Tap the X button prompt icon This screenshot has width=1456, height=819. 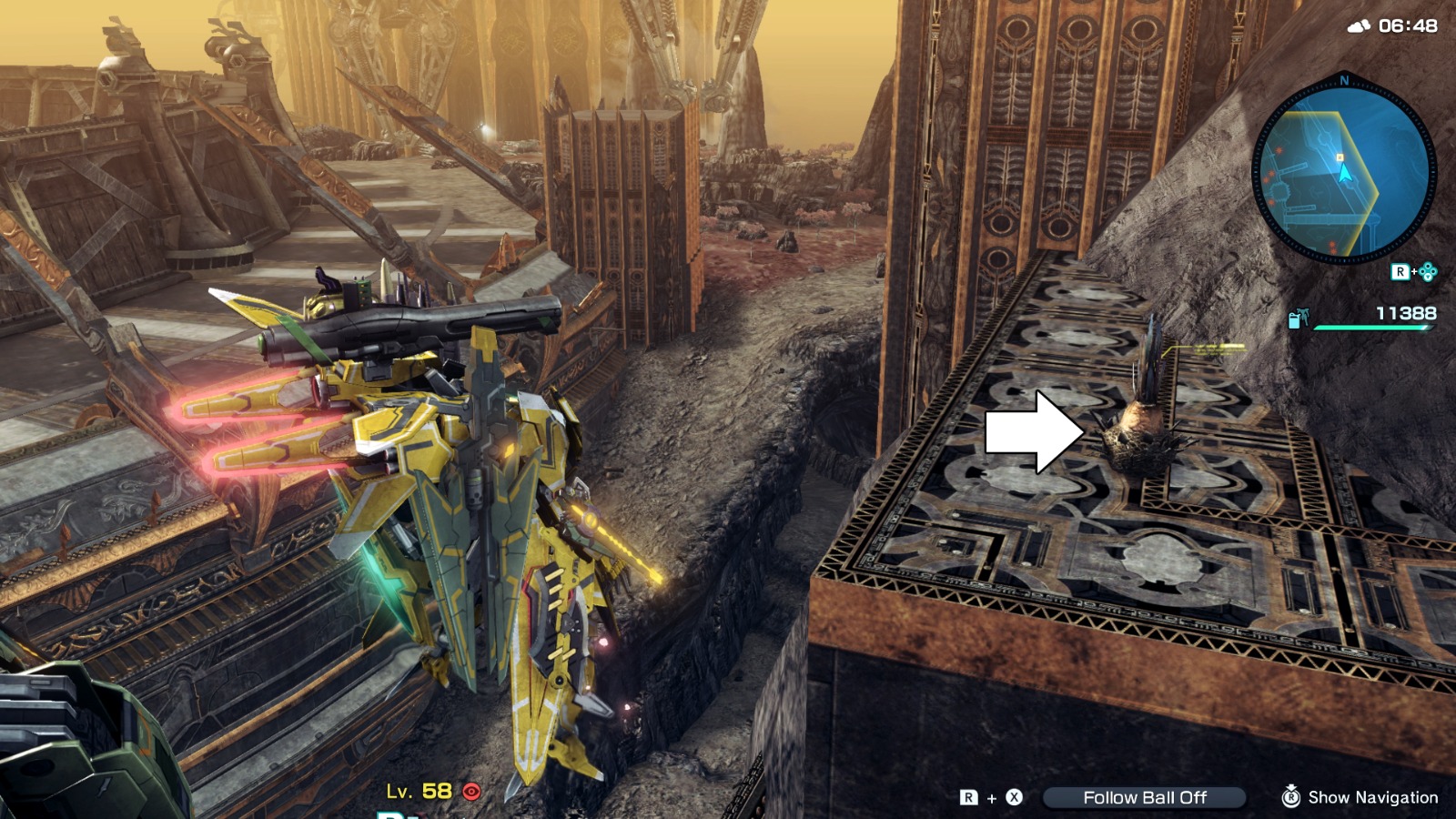[1014, 797]
